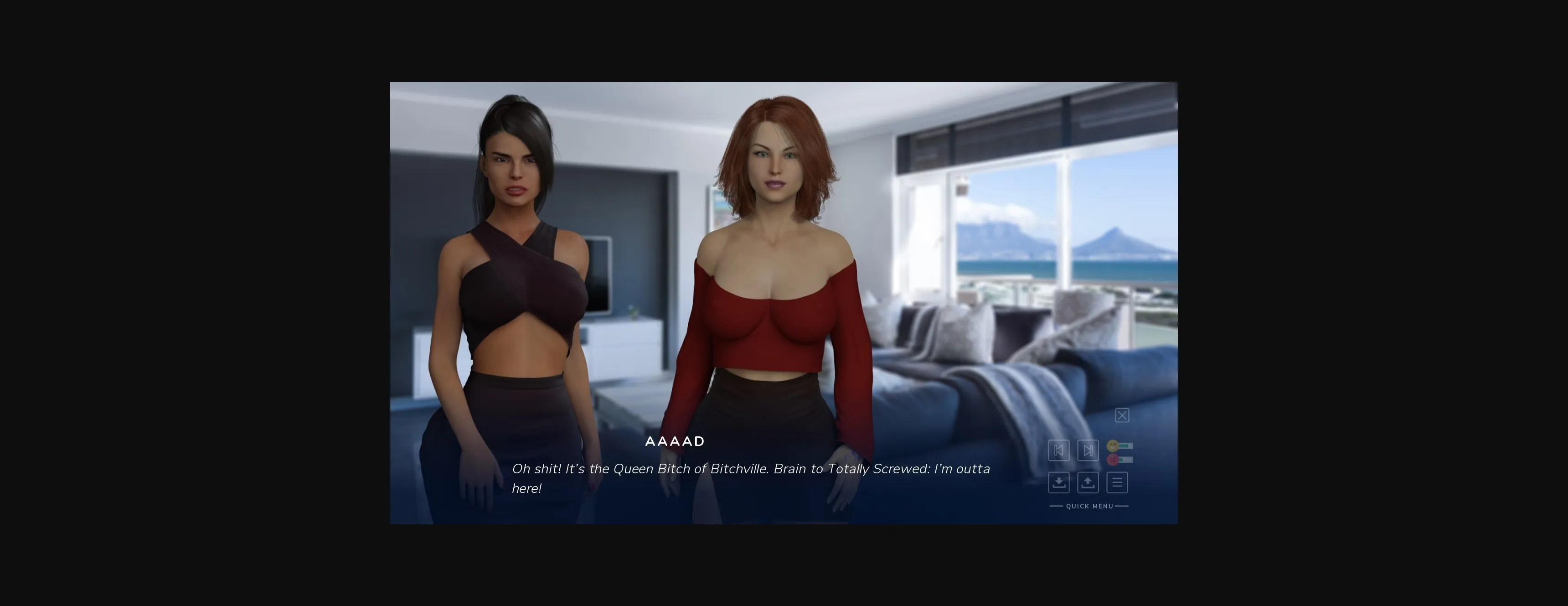Toggle the angry mood meter bar
Image resolution: width=1568 pixels, height=606 pixels.
(x=1126, y=459)
